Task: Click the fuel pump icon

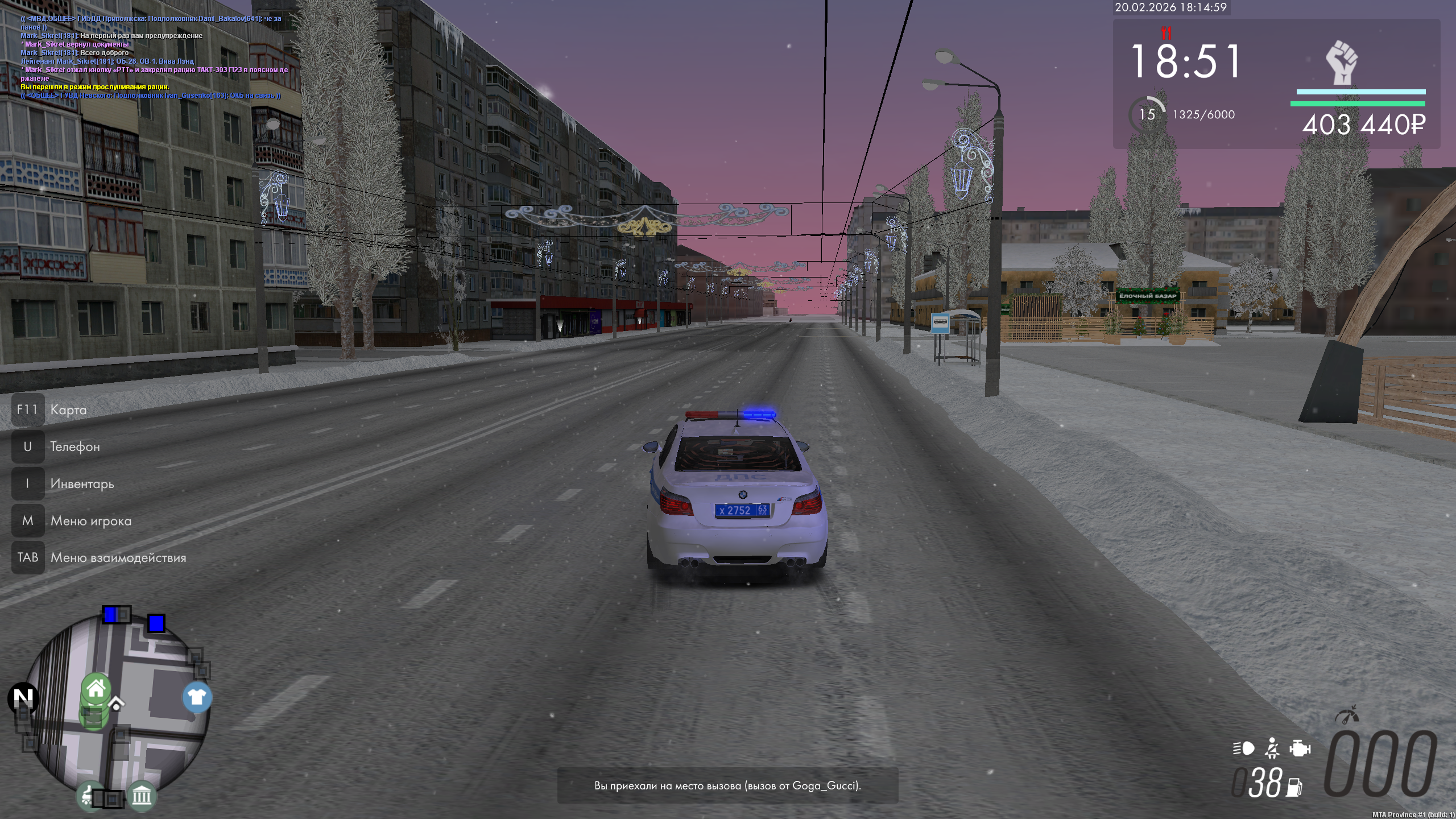Action: pos(1294,787)
